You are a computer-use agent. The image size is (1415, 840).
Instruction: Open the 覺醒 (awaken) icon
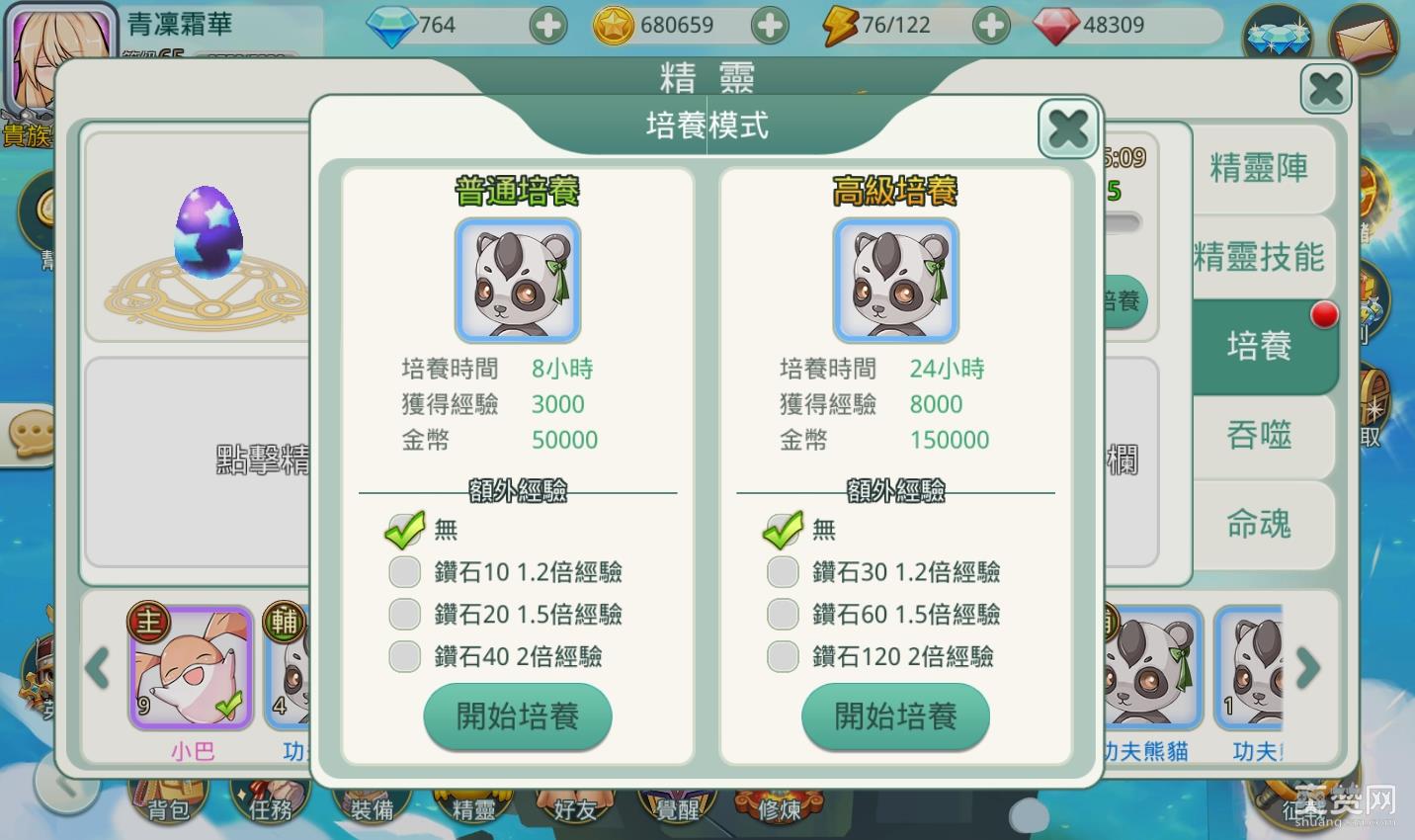(x=676, y=805)
